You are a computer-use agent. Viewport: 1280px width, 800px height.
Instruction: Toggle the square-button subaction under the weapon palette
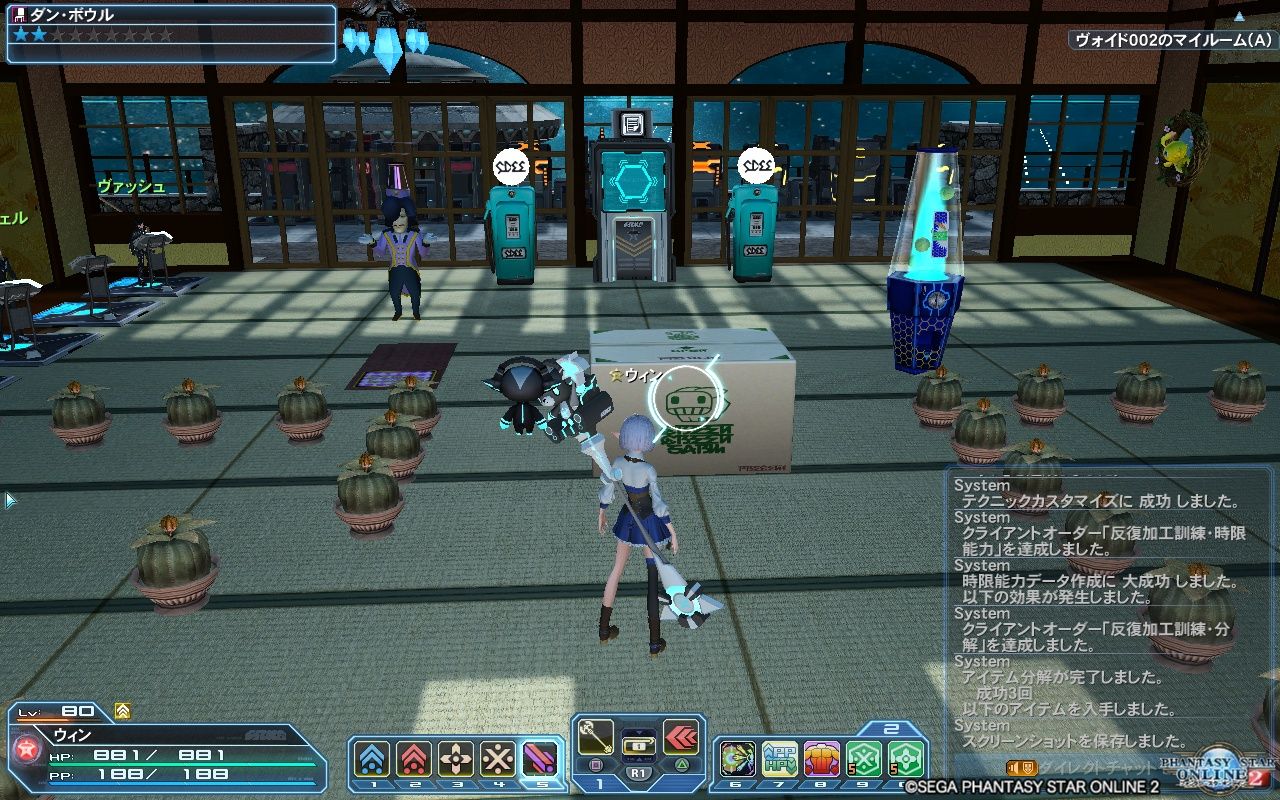click(x=596, y=764)
